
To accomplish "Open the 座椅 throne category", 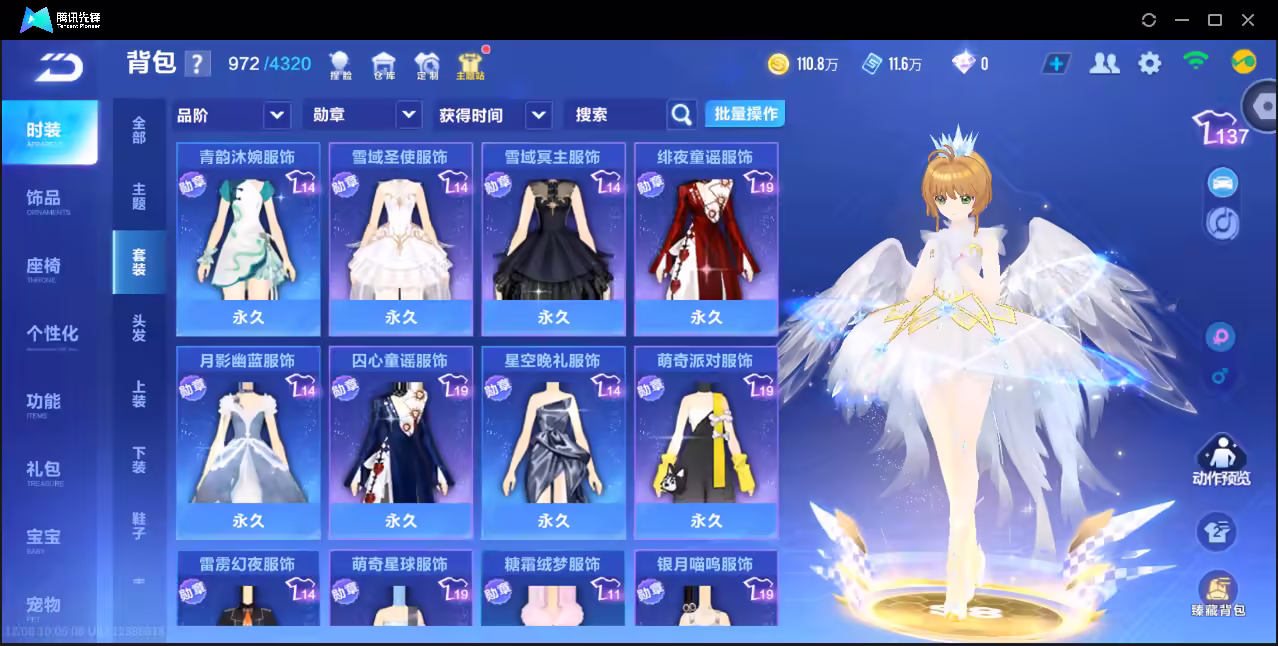I will click(44, 267).
